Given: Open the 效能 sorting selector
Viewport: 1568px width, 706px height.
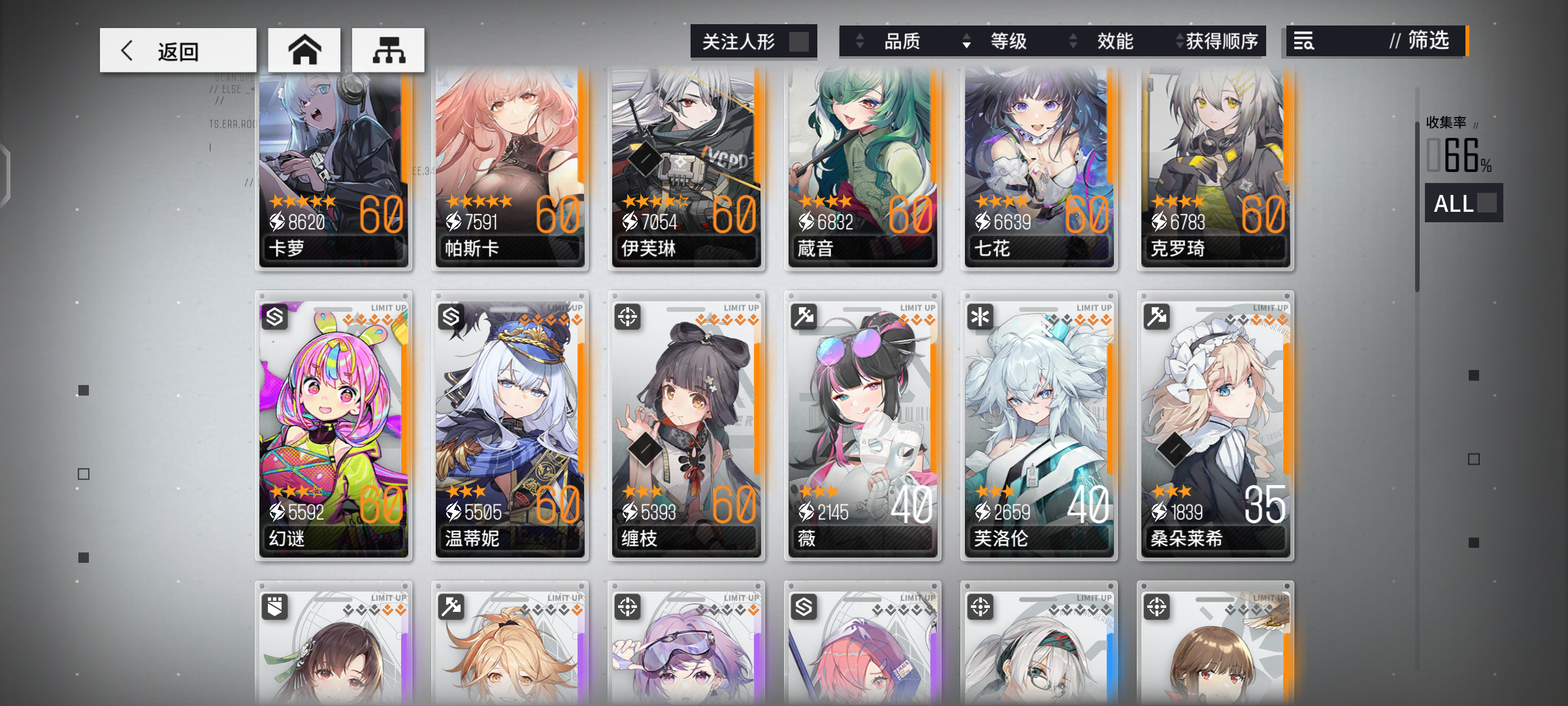Looking at the screenshot, I should [x=1071, y=41].
